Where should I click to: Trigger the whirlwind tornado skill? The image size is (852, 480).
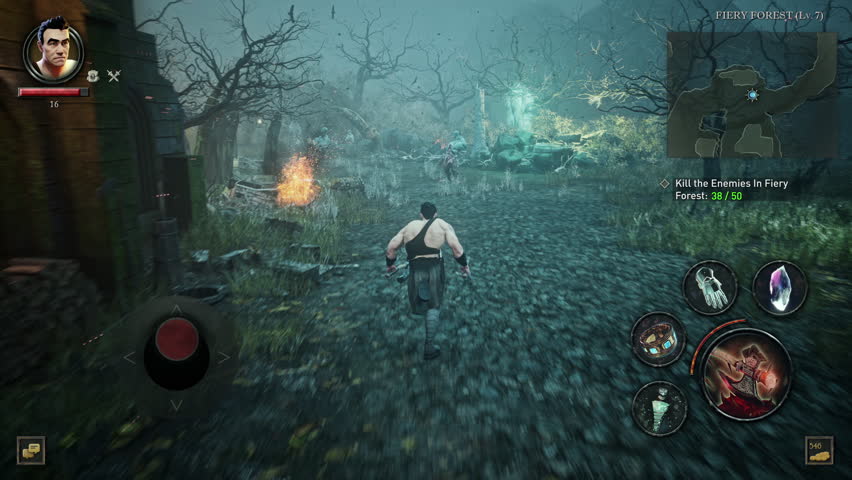pos(659,407)
